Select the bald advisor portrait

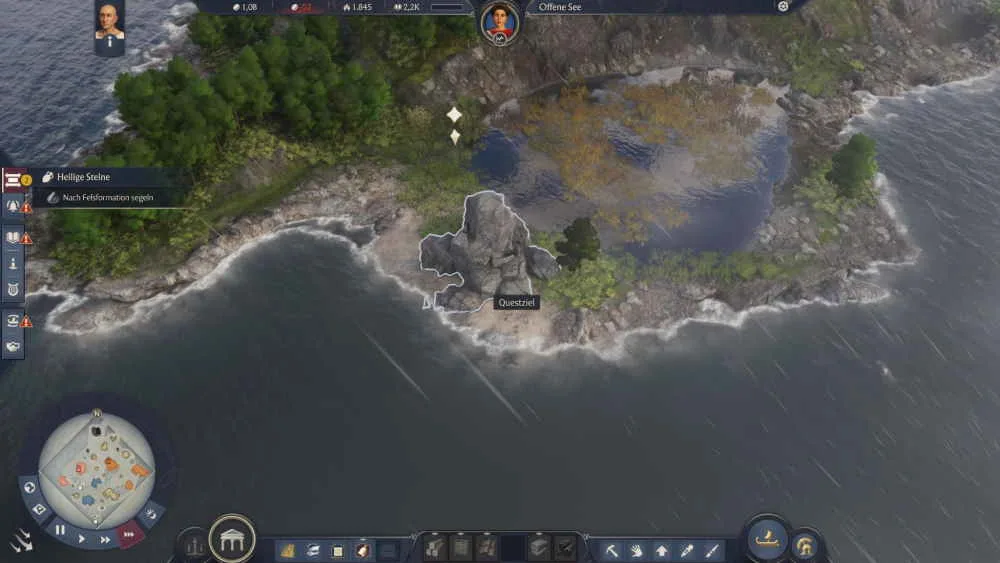[x=109, y=21]
